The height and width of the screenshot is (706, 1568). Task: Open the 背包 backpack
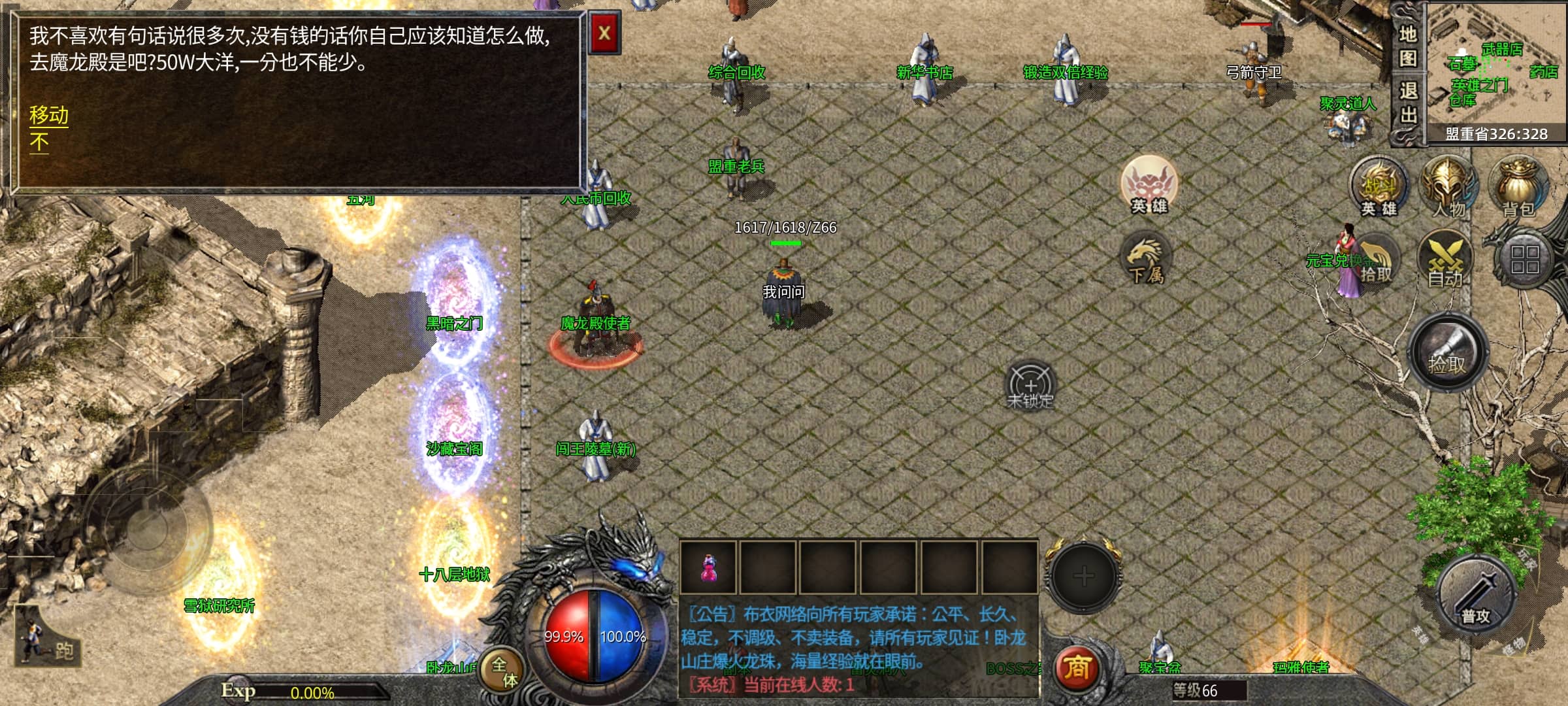coord(1518,188)
